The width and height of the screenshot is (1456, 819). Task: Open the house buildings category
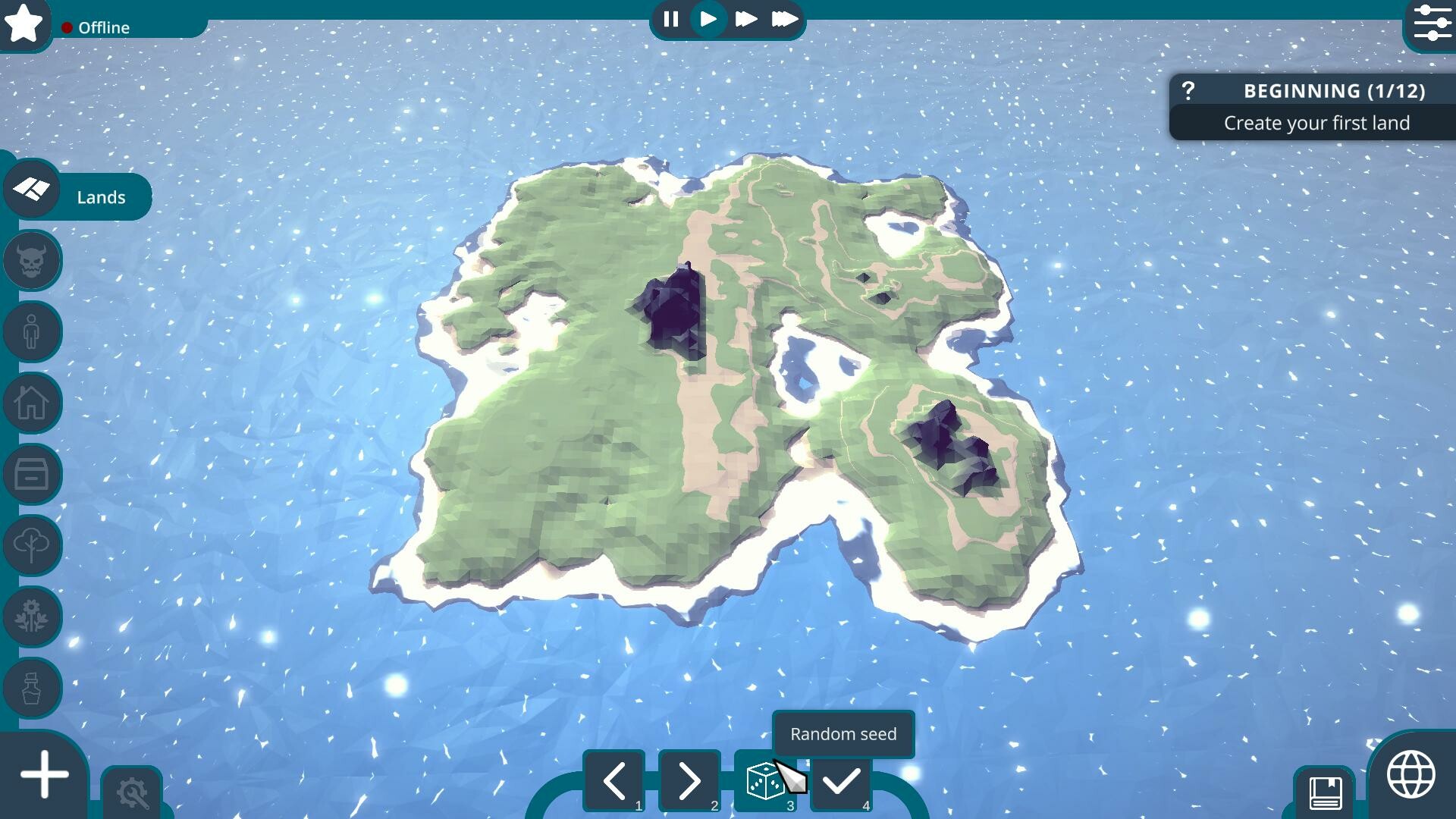click(31, 403)
